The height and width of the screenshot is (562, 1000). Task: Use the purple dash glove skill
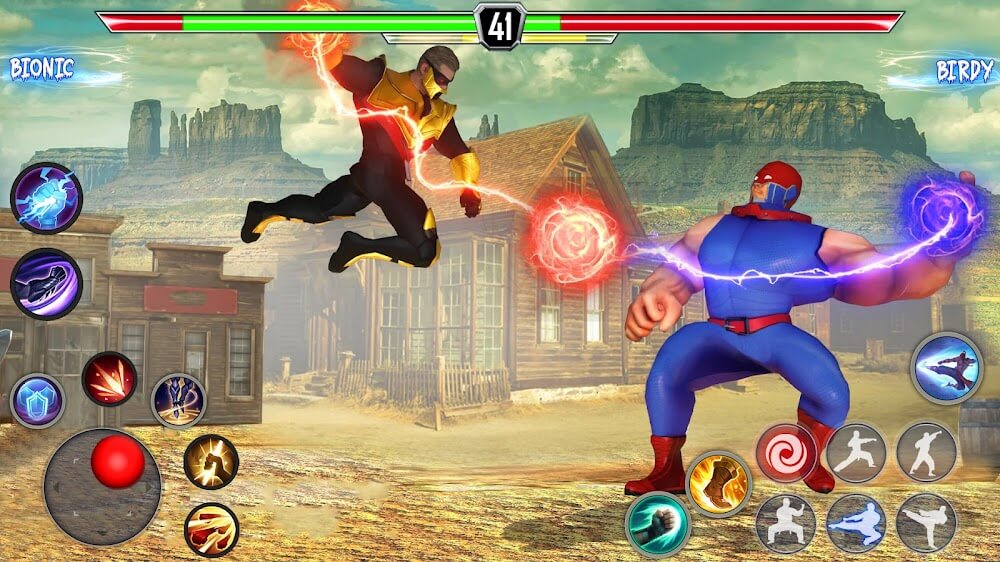[46, 283]
